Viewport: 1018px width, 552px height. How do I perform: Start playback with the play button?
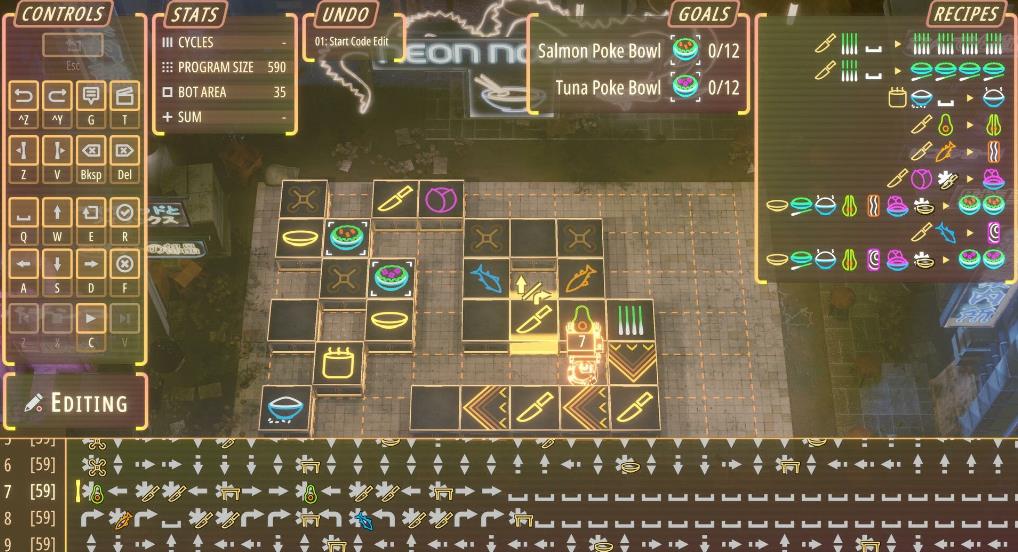coord(90,320)
